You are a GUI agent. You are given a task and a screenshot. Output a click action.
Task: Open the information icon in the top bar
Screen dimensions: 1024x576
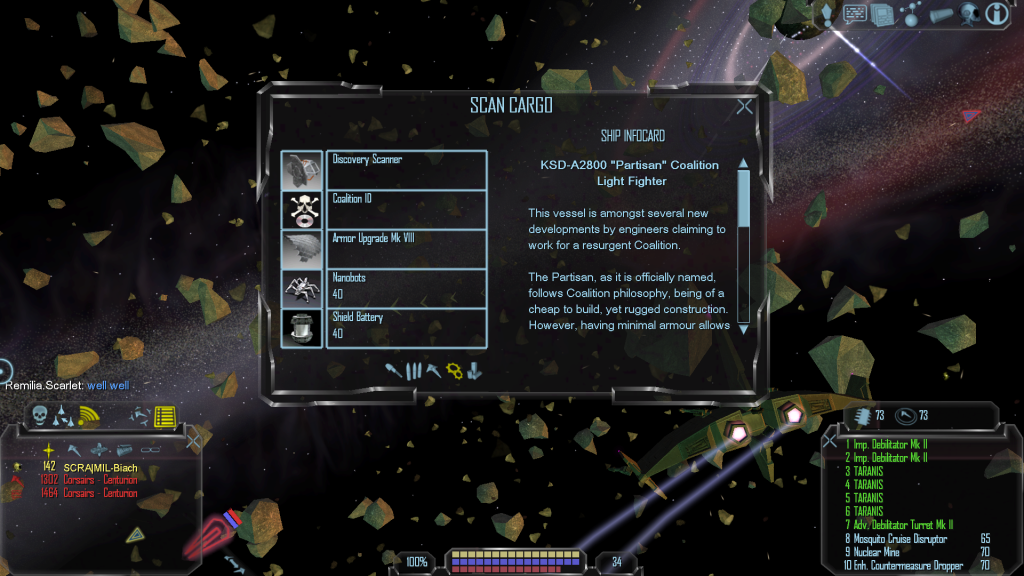(996, 13)
